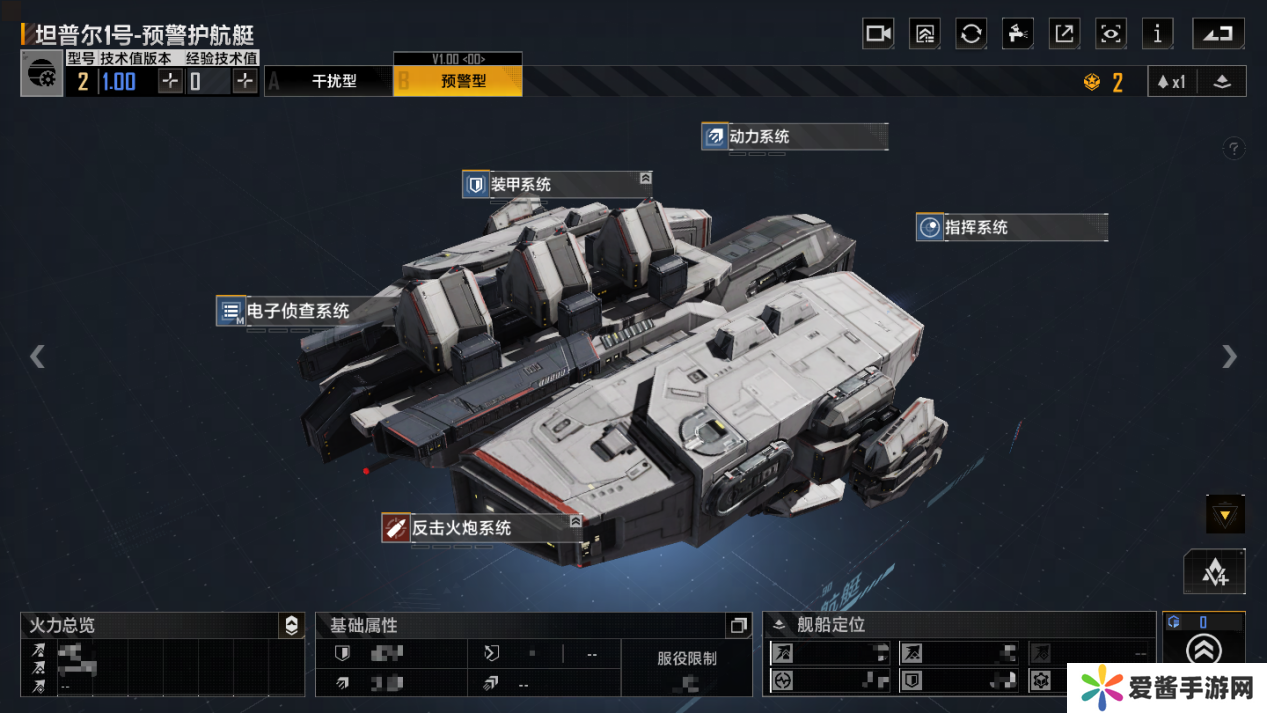Choose the 电子侦查系统 module label
The width and height of the screenshot is (1267, 713).
pos(297,311)
